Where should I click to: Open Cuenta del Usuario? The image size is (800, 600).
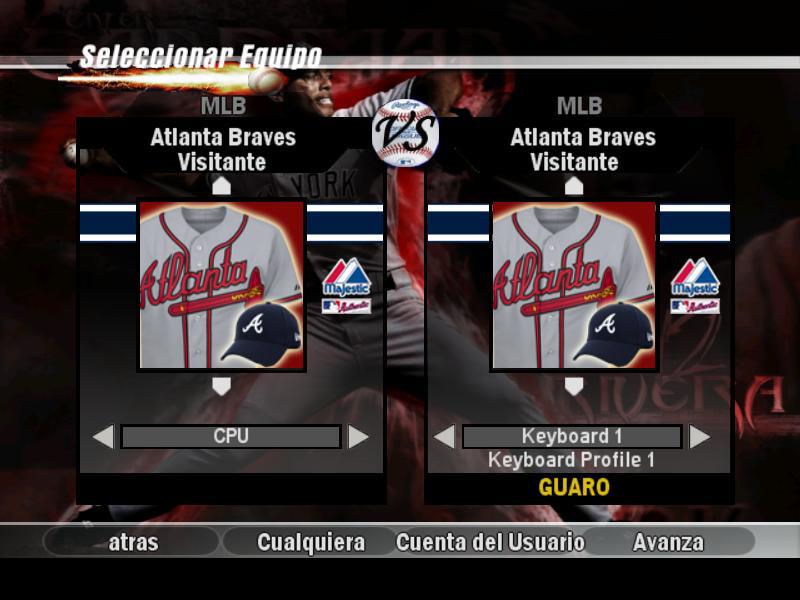(490, 542)
